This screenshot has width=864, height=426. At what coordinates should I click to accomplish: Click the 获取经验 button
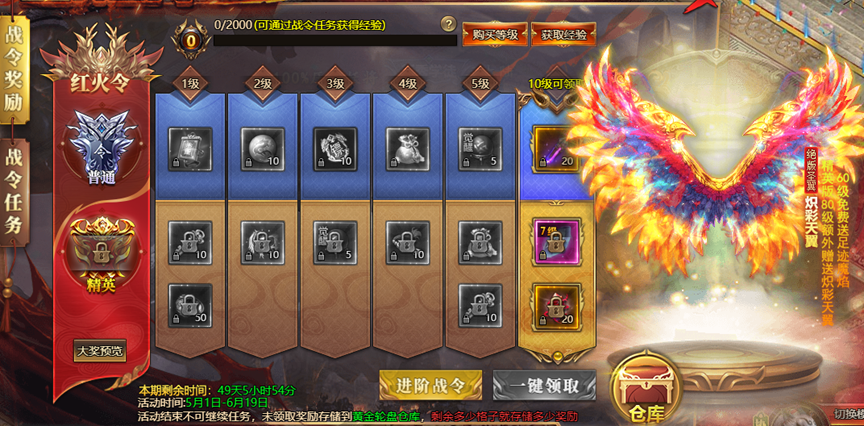tap(564, 34)
